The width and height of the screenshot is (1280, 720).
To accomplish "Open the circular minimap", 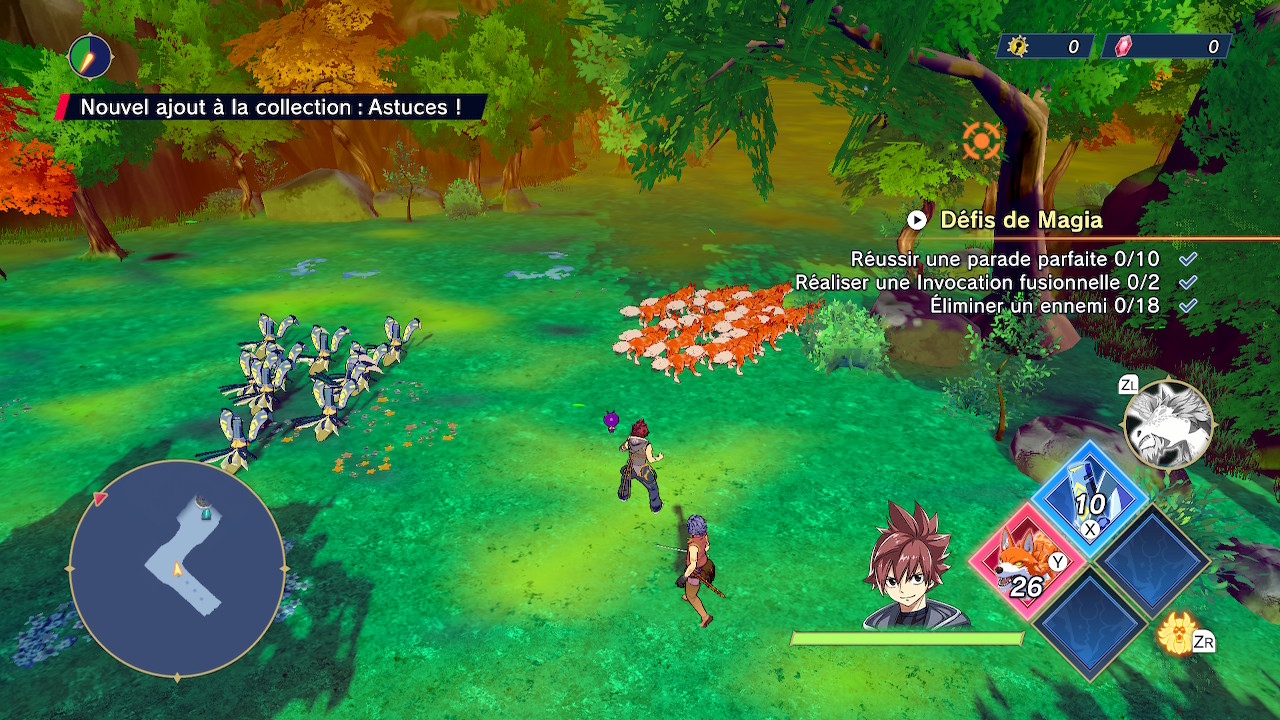I will click(x=177, y=570).
